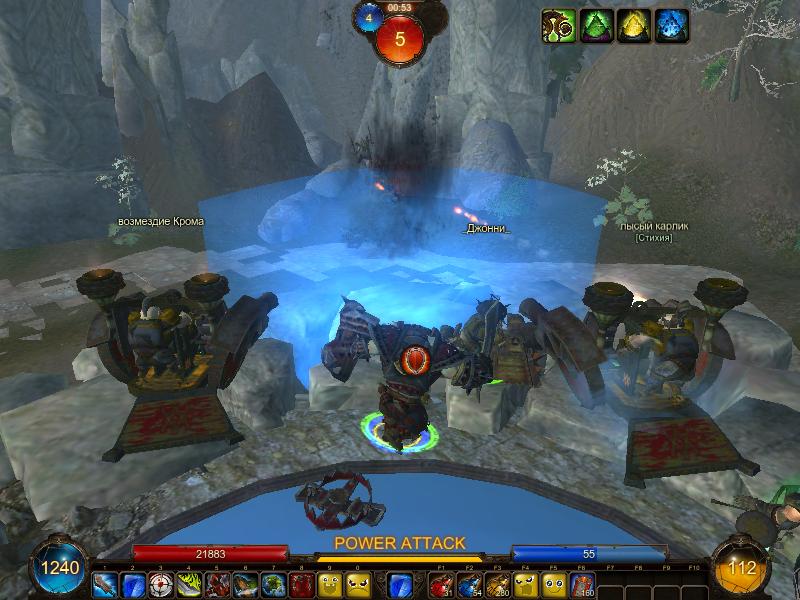This screenshot has height=600, width=800.
Task: Use the red scroll item with 160 count
Action: tap(581, 584)
